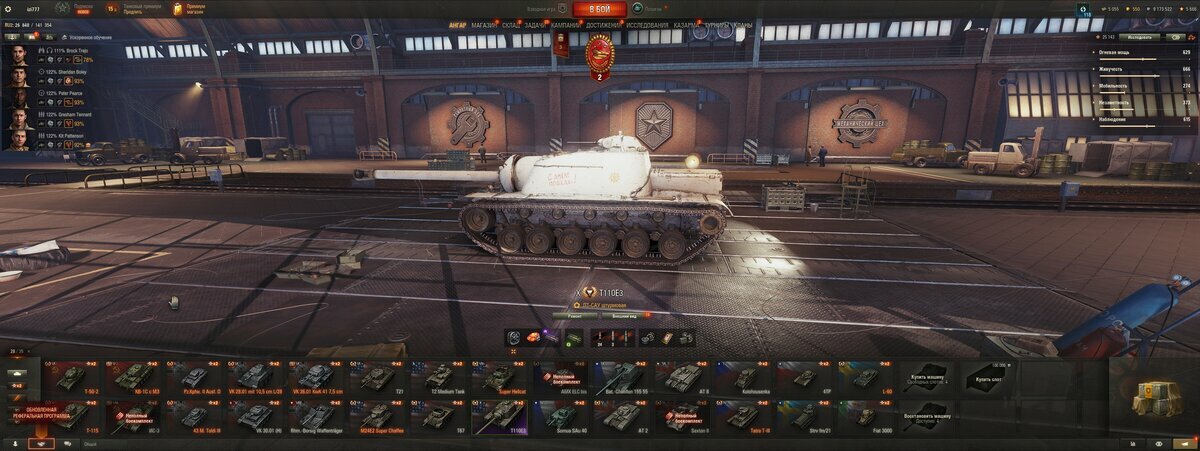Select the Fiat 3000 tank
The height and width of the screenshot is (451, 1200).
[866, 415]
